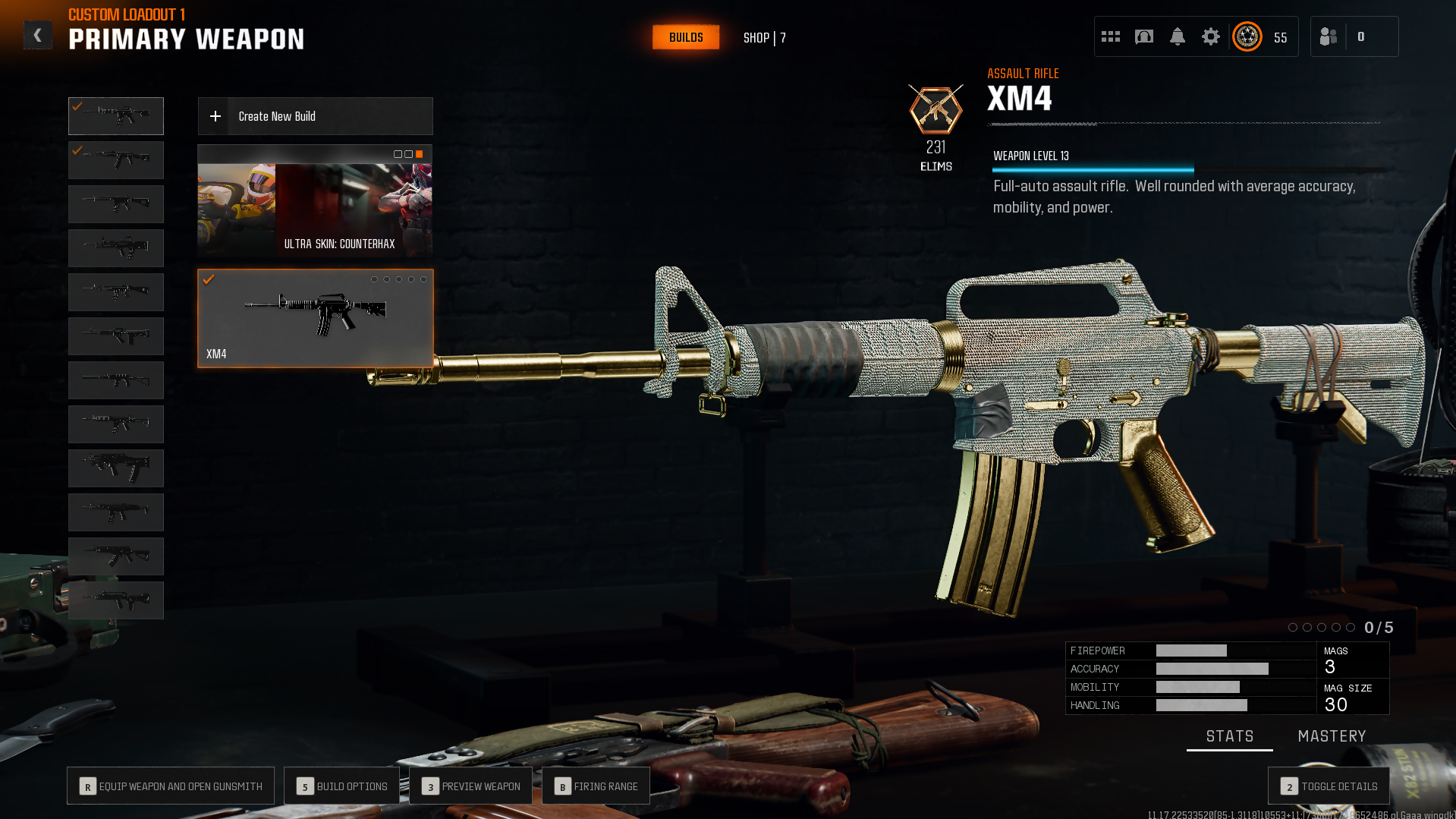1456x819 pixels.
Task: Enter the Firing Range
Action: tap(596, 786)
